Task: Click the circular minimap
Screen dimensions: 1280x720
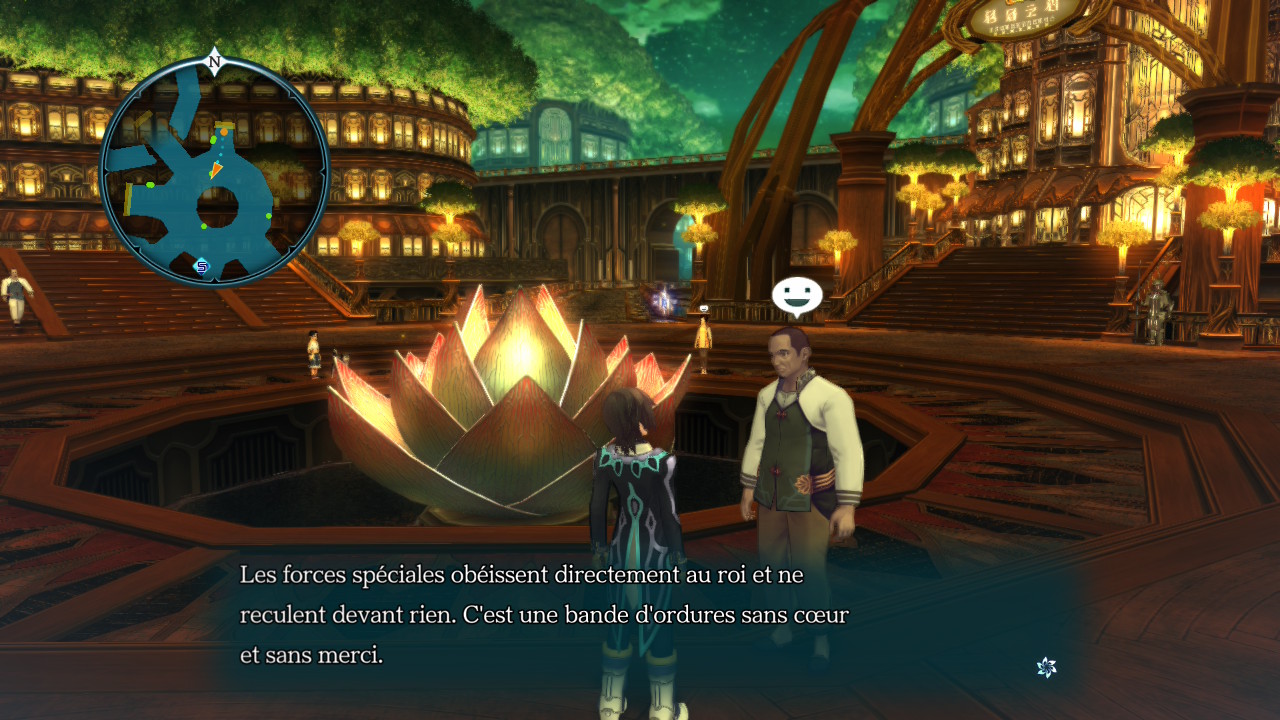Action: coord(214,172)
